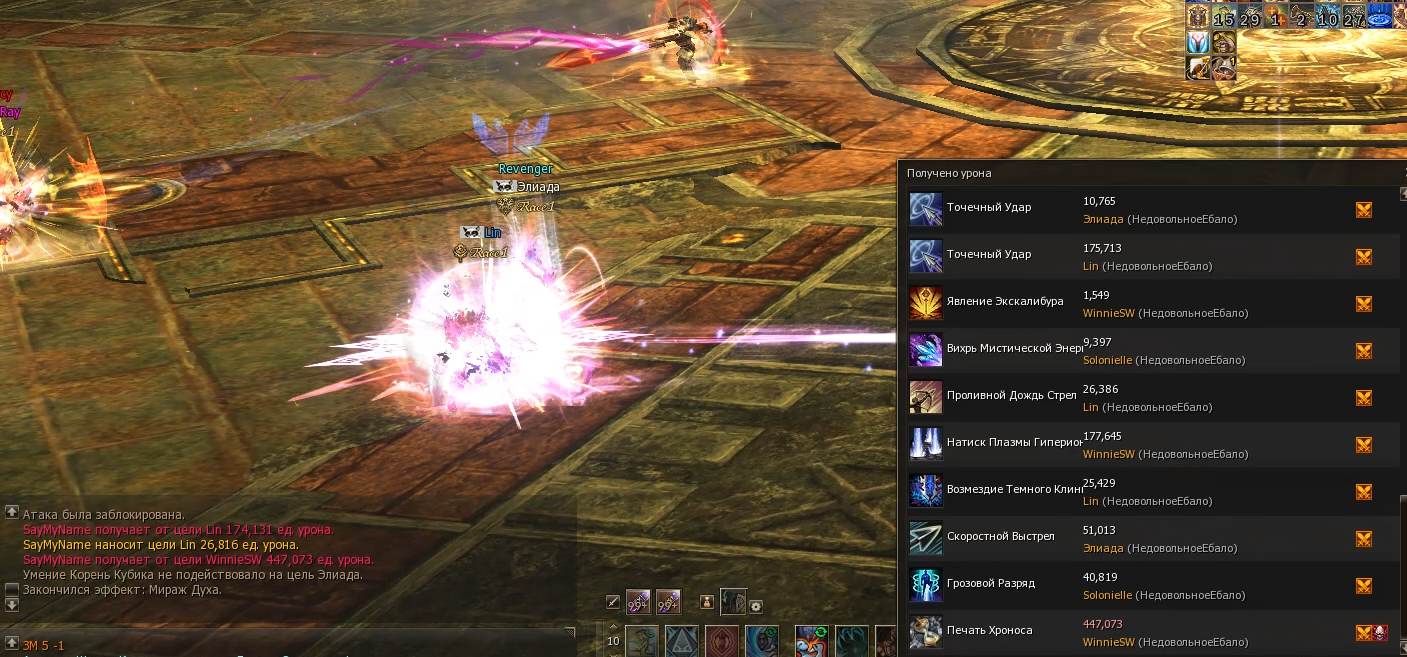Click the buff icon showing 29
The image size is (1407, 657).
[x=1250, y=17]
